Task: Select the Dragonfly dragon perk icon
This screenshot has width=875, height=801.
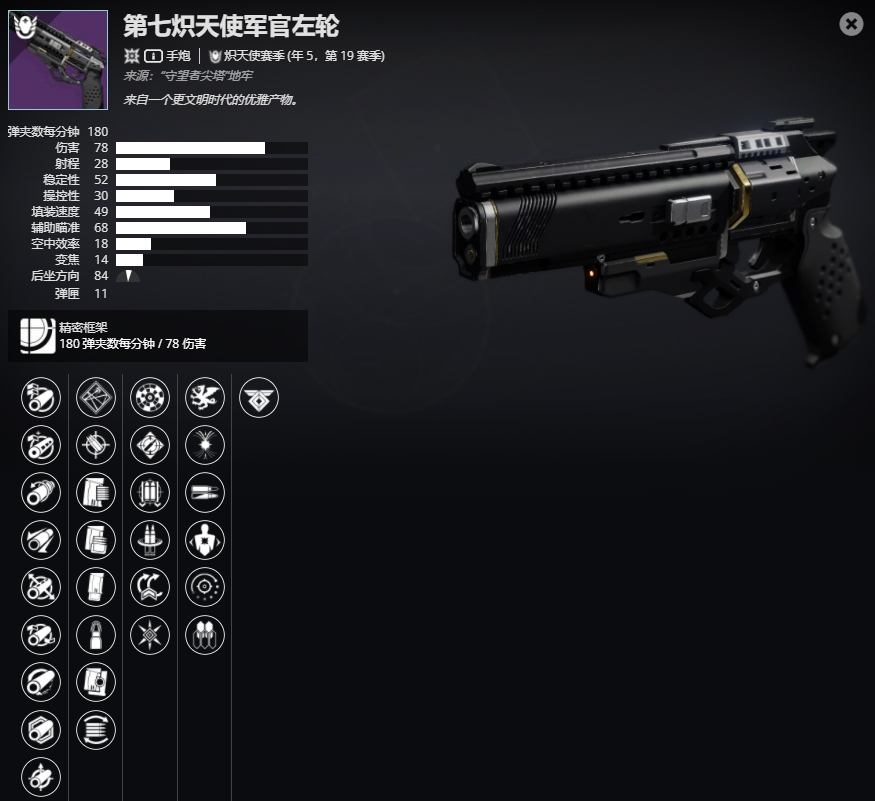Action: click(x=205, y=397)
